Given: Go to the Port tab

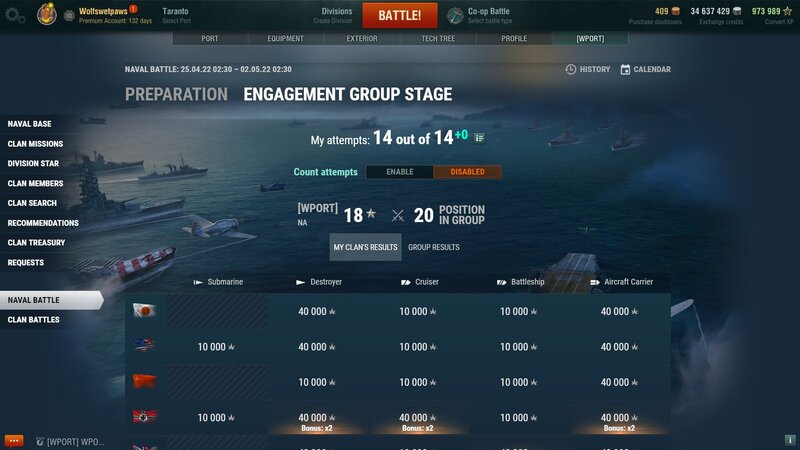Looking at the screenshot, I should (209, 39).
